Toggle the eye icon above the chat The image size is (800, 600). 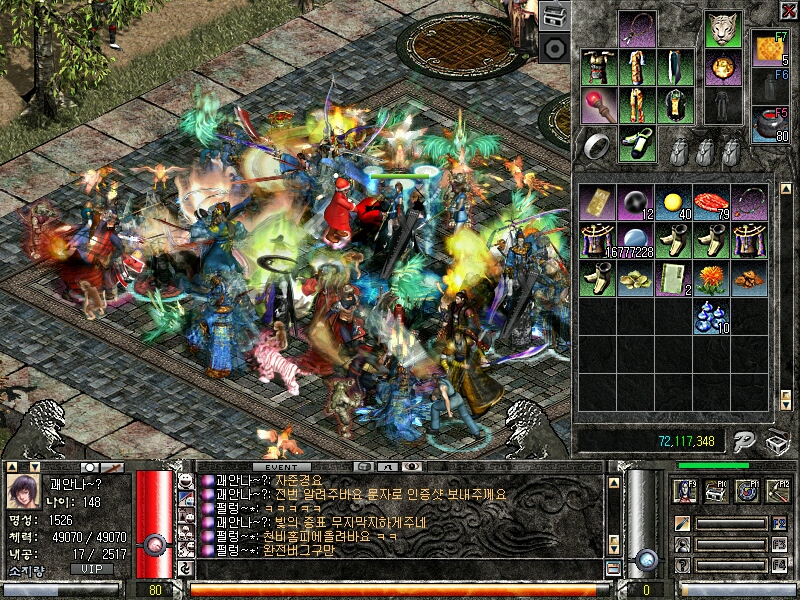pyautogui.click(x=412, y=467)
